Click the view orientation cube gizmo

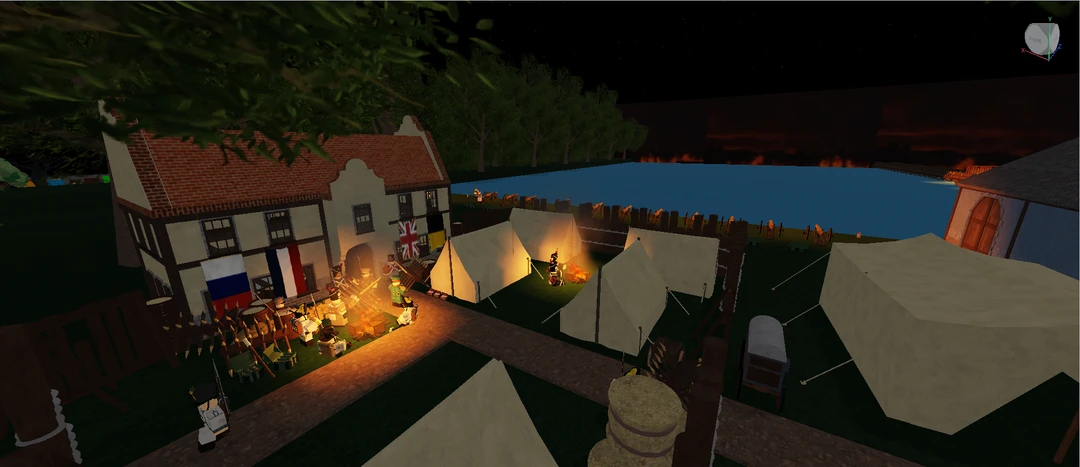pyautogui.click(x=1041, y=39)
